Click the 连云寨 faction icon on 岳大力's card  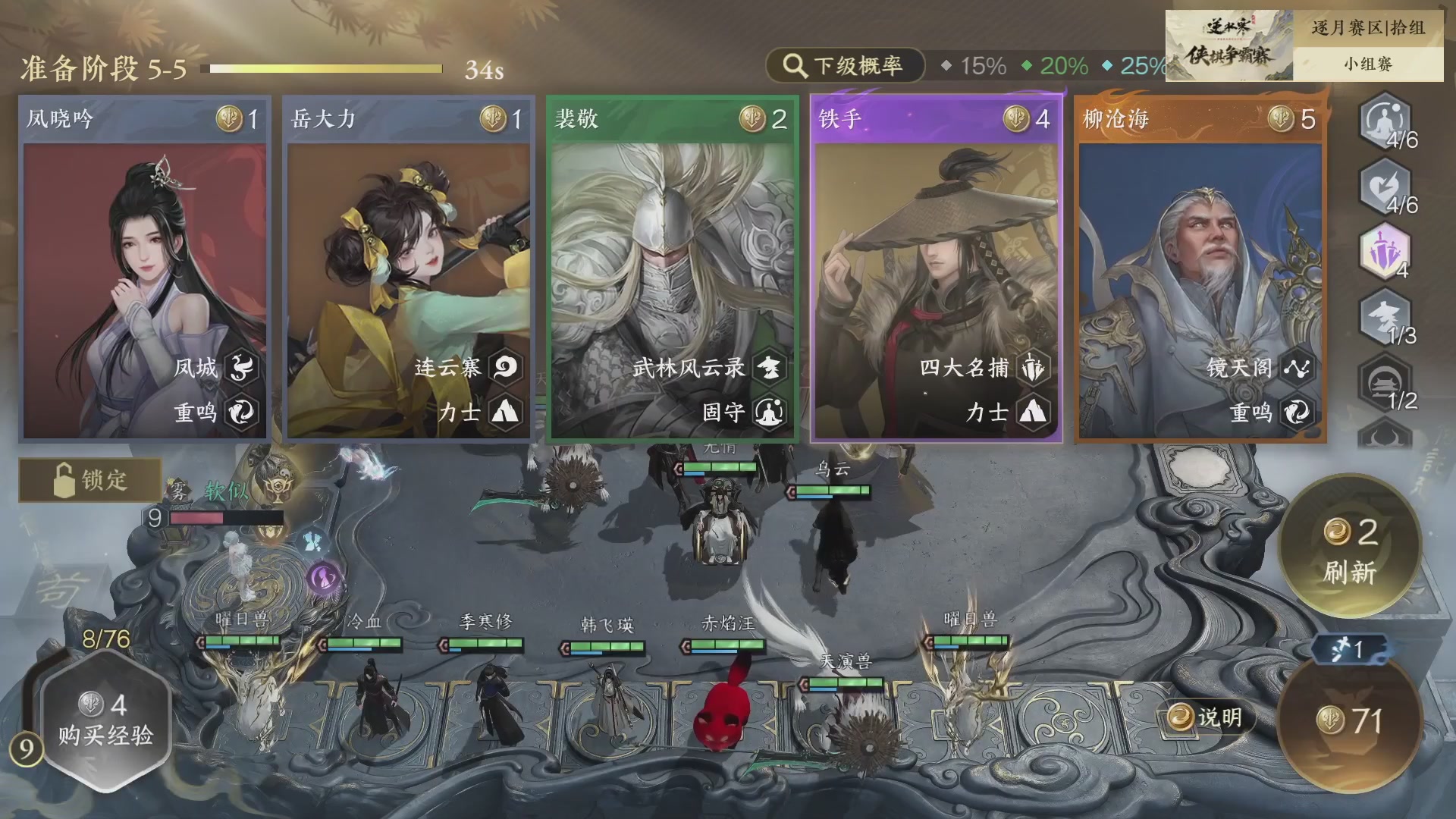[x=507, y=367]
